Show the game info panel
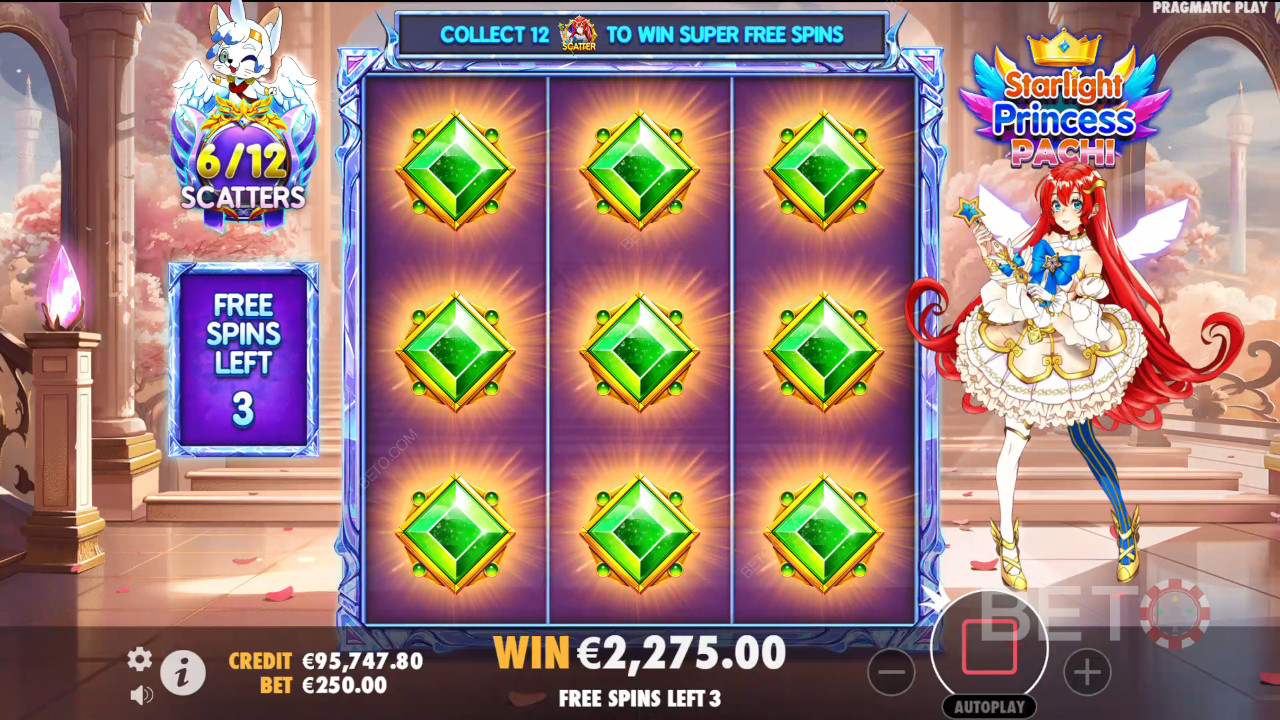 pos(183,674)
